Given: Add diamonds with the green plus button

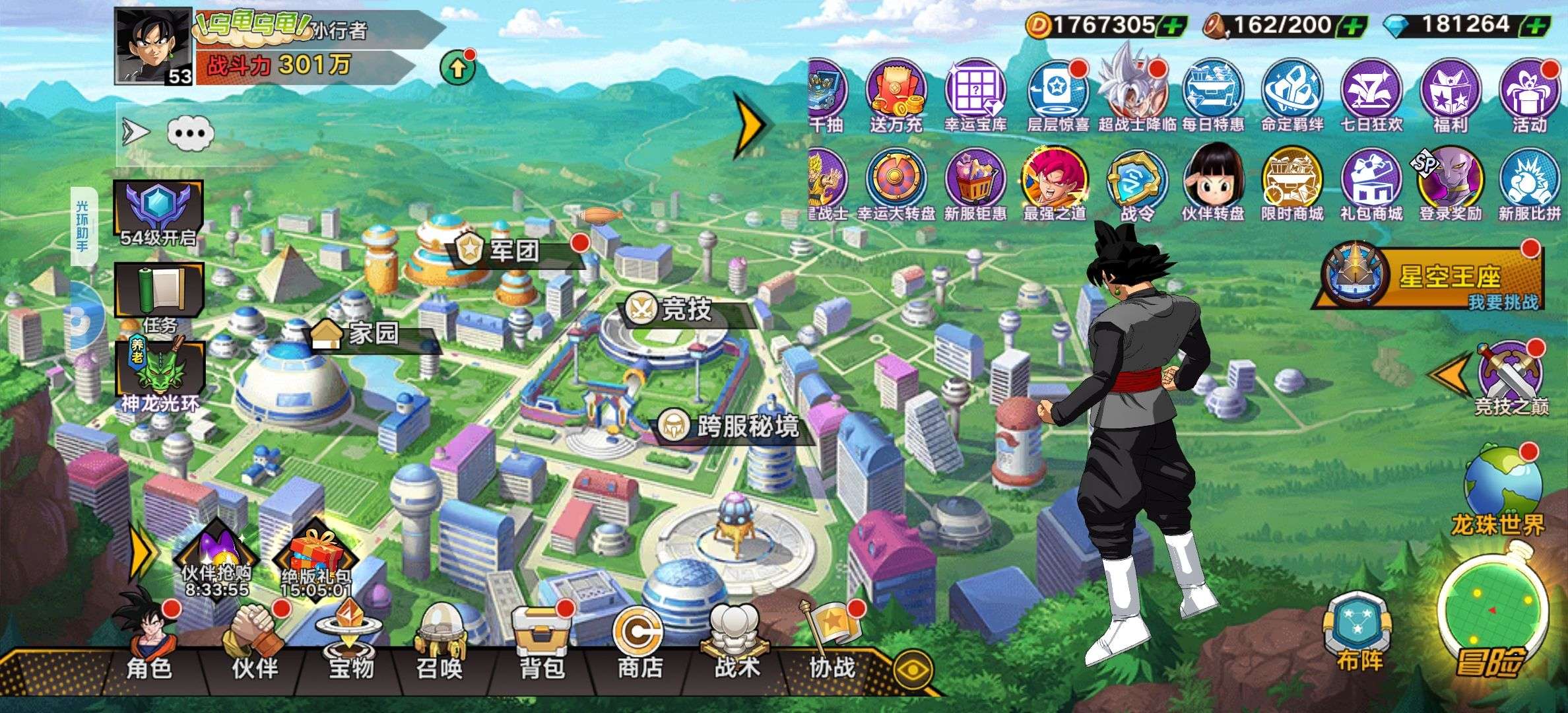Looking at the screenshot, I should tap(1536, 26).
